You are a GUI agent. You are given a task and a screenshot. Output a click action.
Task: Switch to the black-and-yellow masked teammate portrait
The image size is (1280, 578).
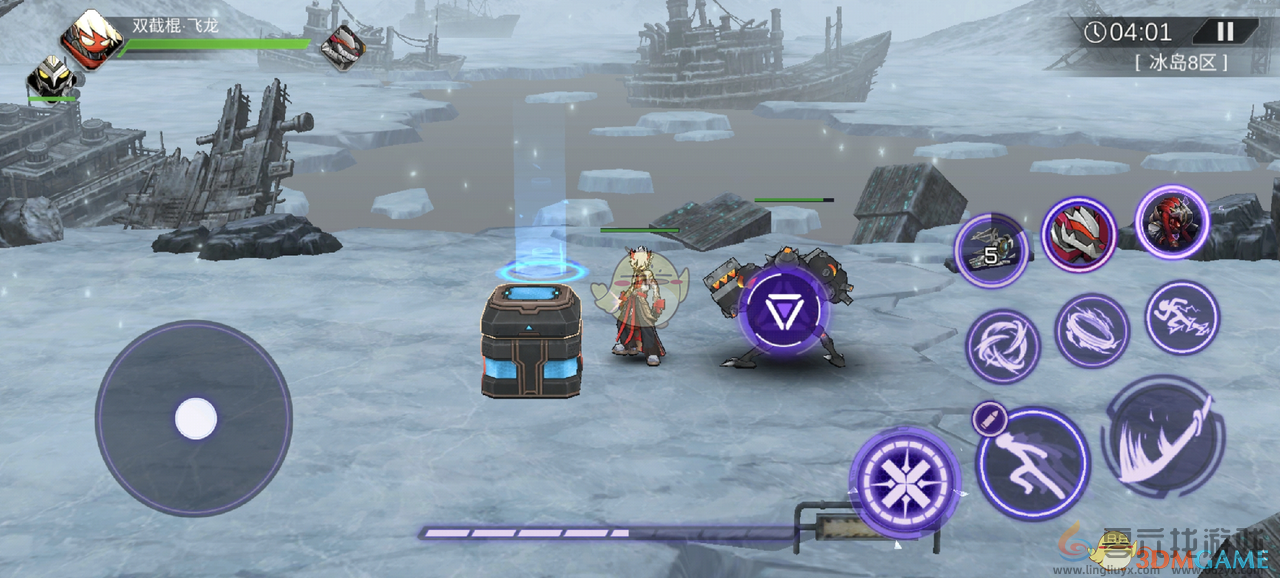click(x=50, y=77)
